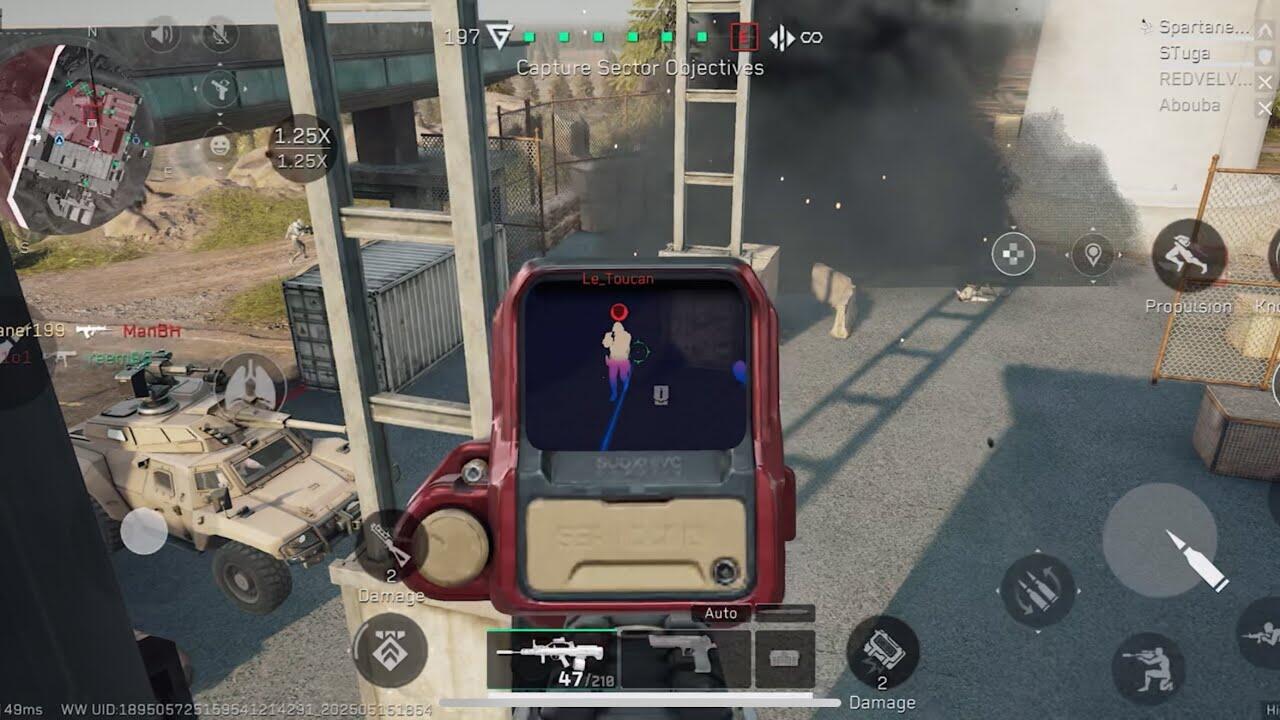Tap the bullet fire button
The height and width of the screenshot is (720, 1280).
(x=1160, y=541)
